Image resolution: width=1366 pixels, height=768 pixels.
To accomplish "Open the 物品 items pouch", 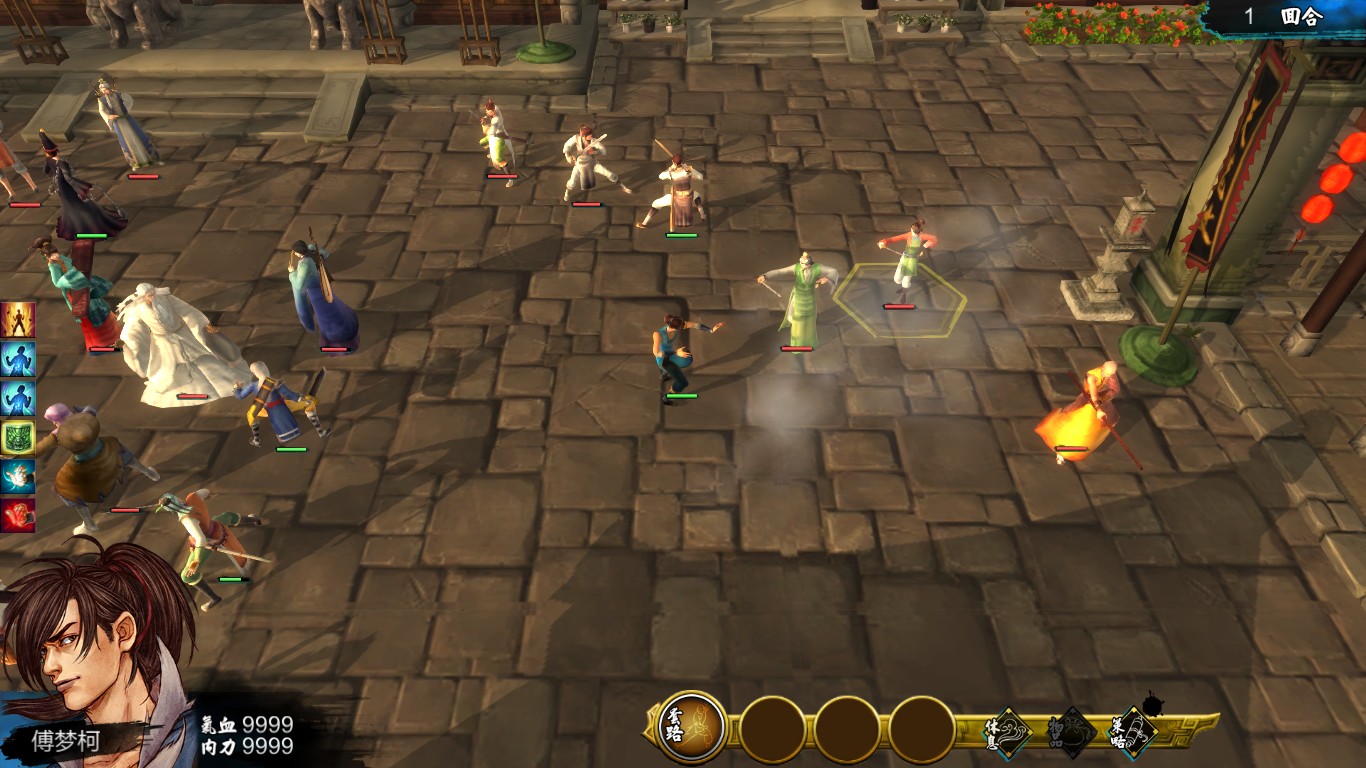I will (x=1073, y=733).
